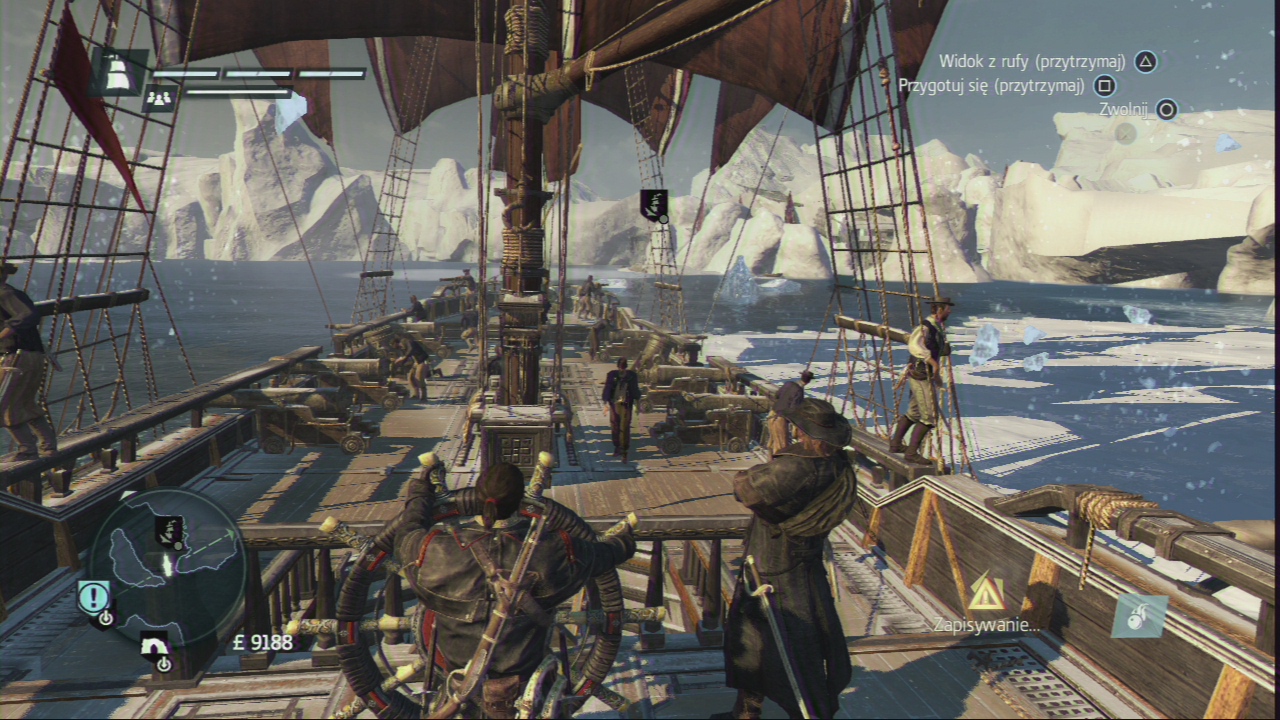Click the warning triangle save indicator
Viewport: 1280px width, 720px height.
[986, 596]
